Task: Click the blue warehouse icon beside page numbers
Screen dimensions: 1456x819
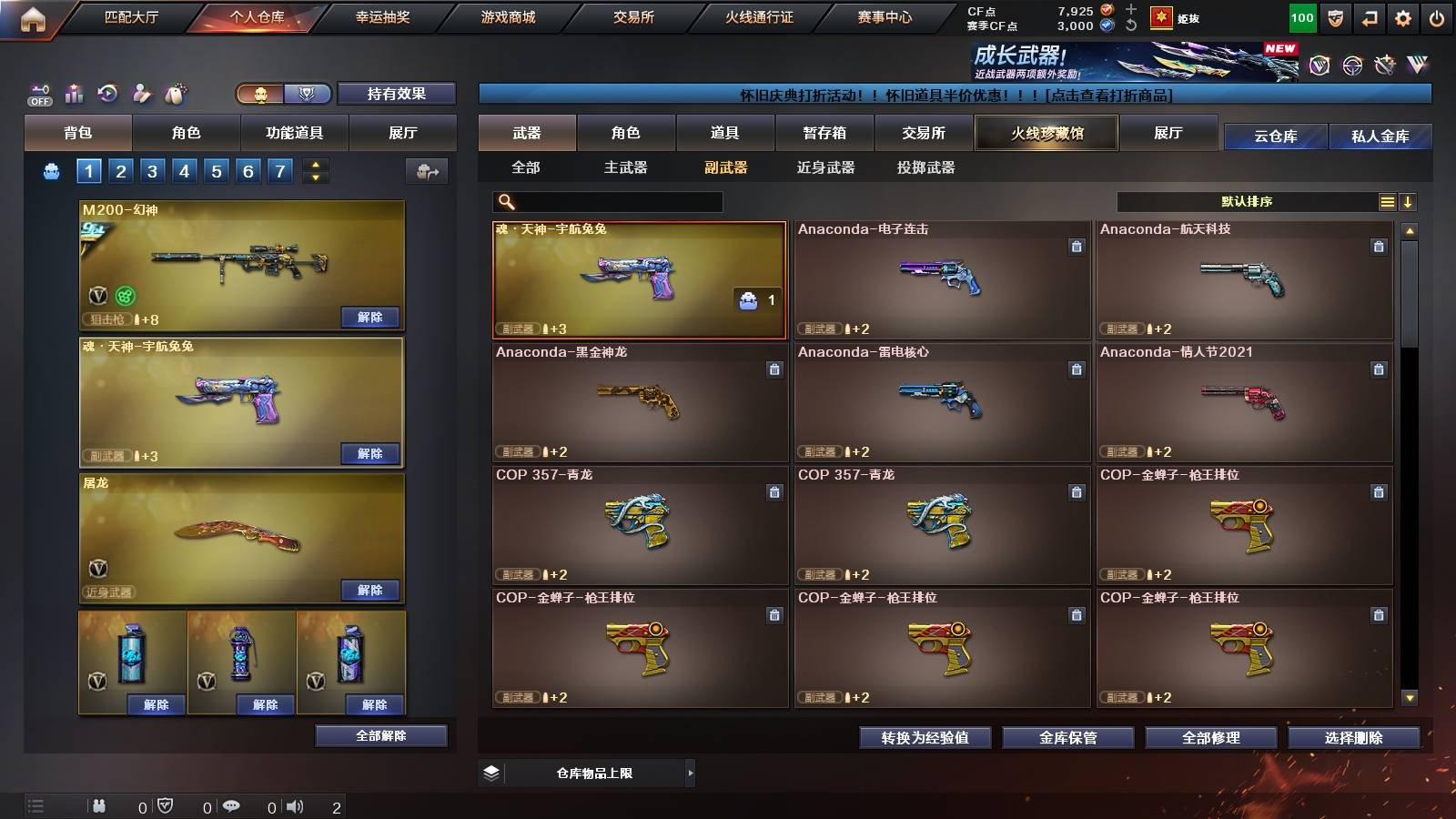Action: (52, 169)
